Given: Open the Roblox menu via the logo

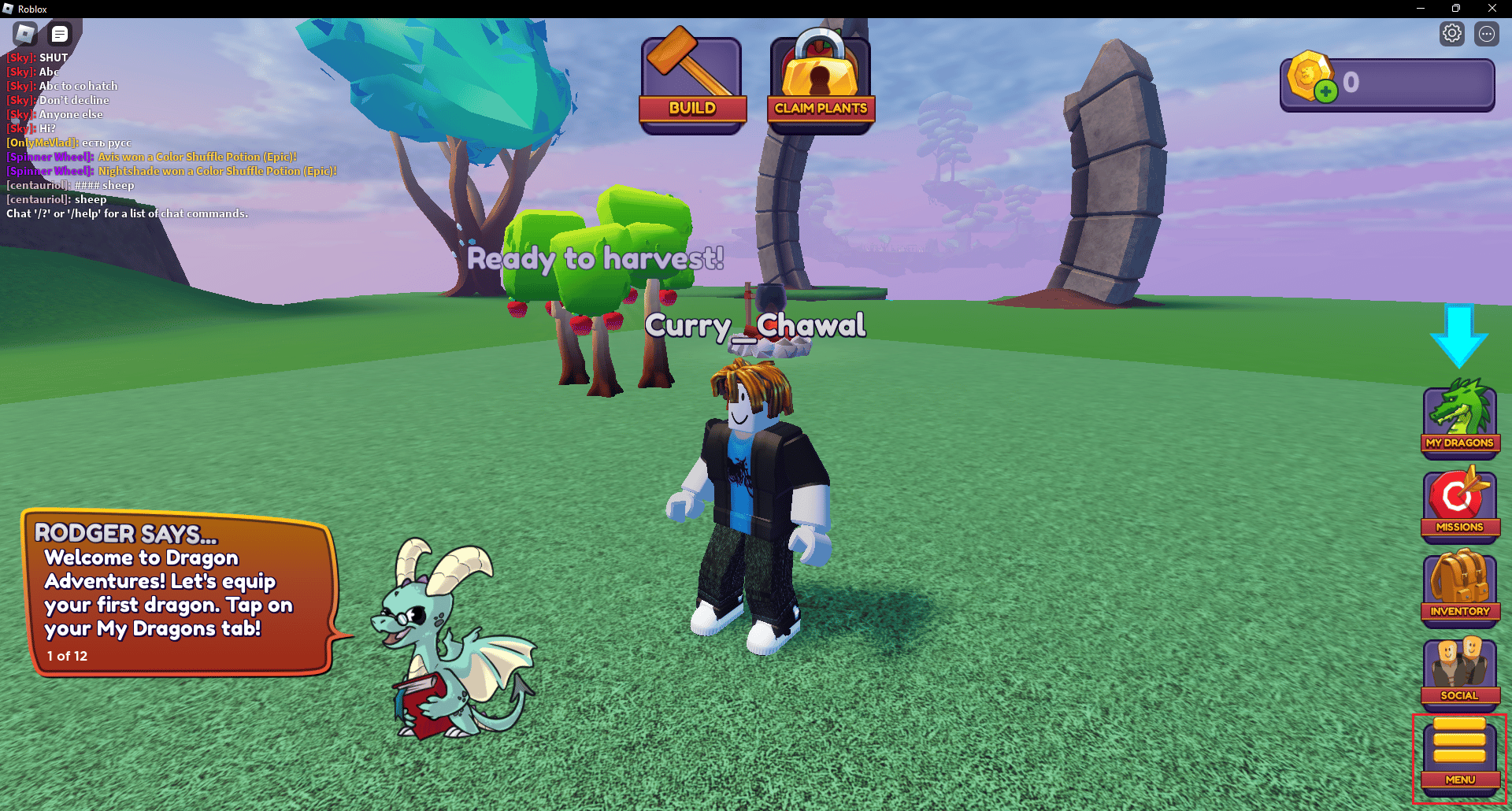Looking at the screenshot, I should (24, 33).
